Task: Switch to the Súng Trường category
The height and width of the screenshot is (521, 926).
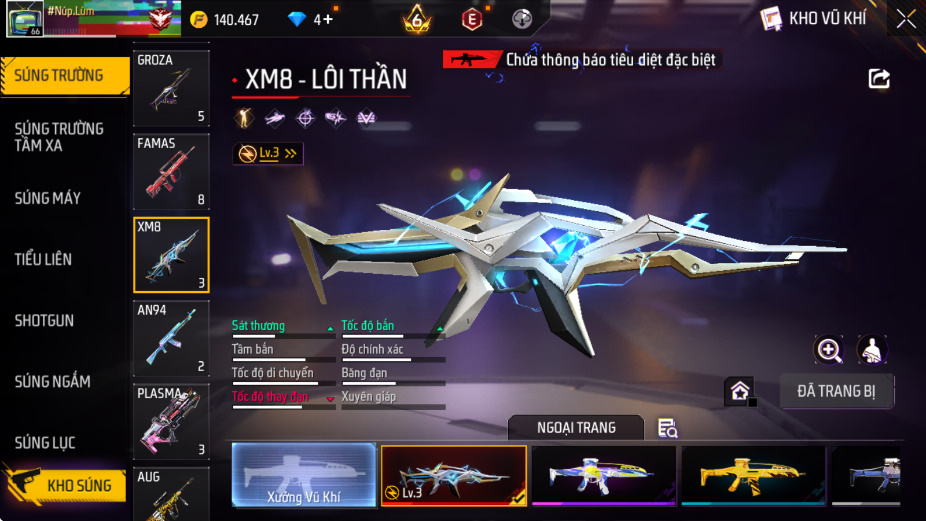Action: click(x=64, y=76)
